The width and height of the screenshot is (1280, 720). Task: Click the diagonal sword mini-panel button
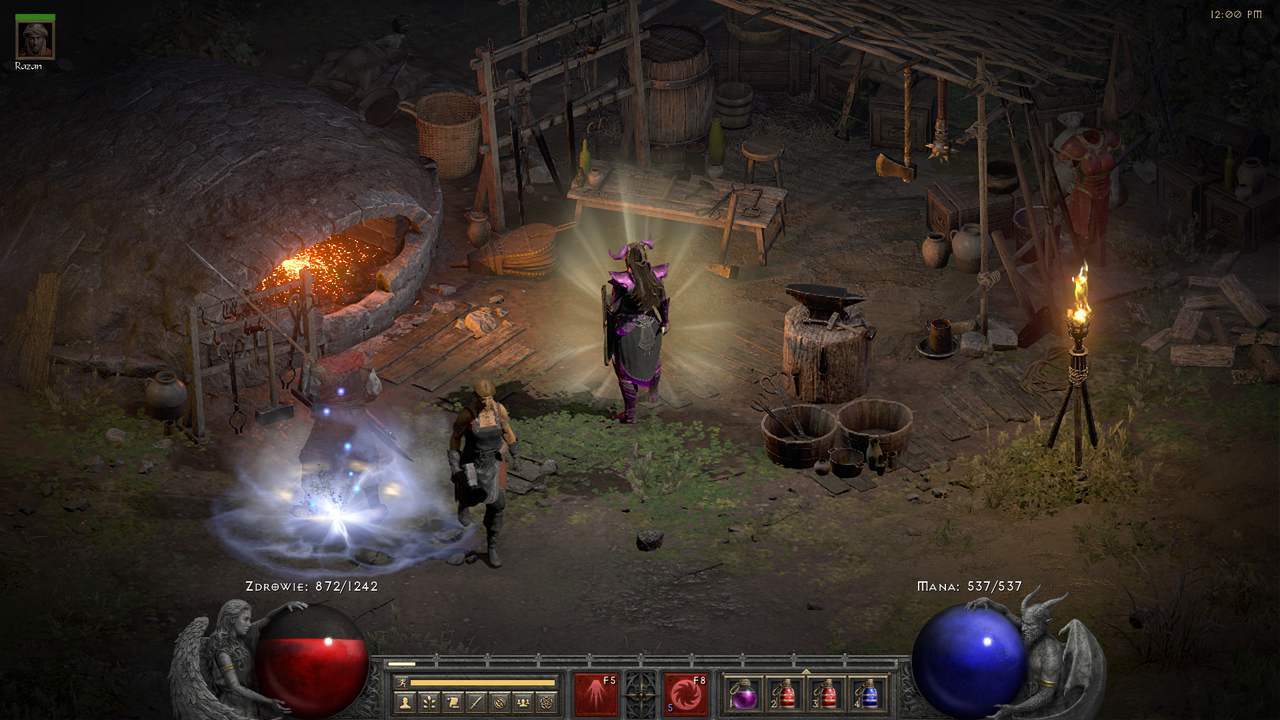pos(476,702)
